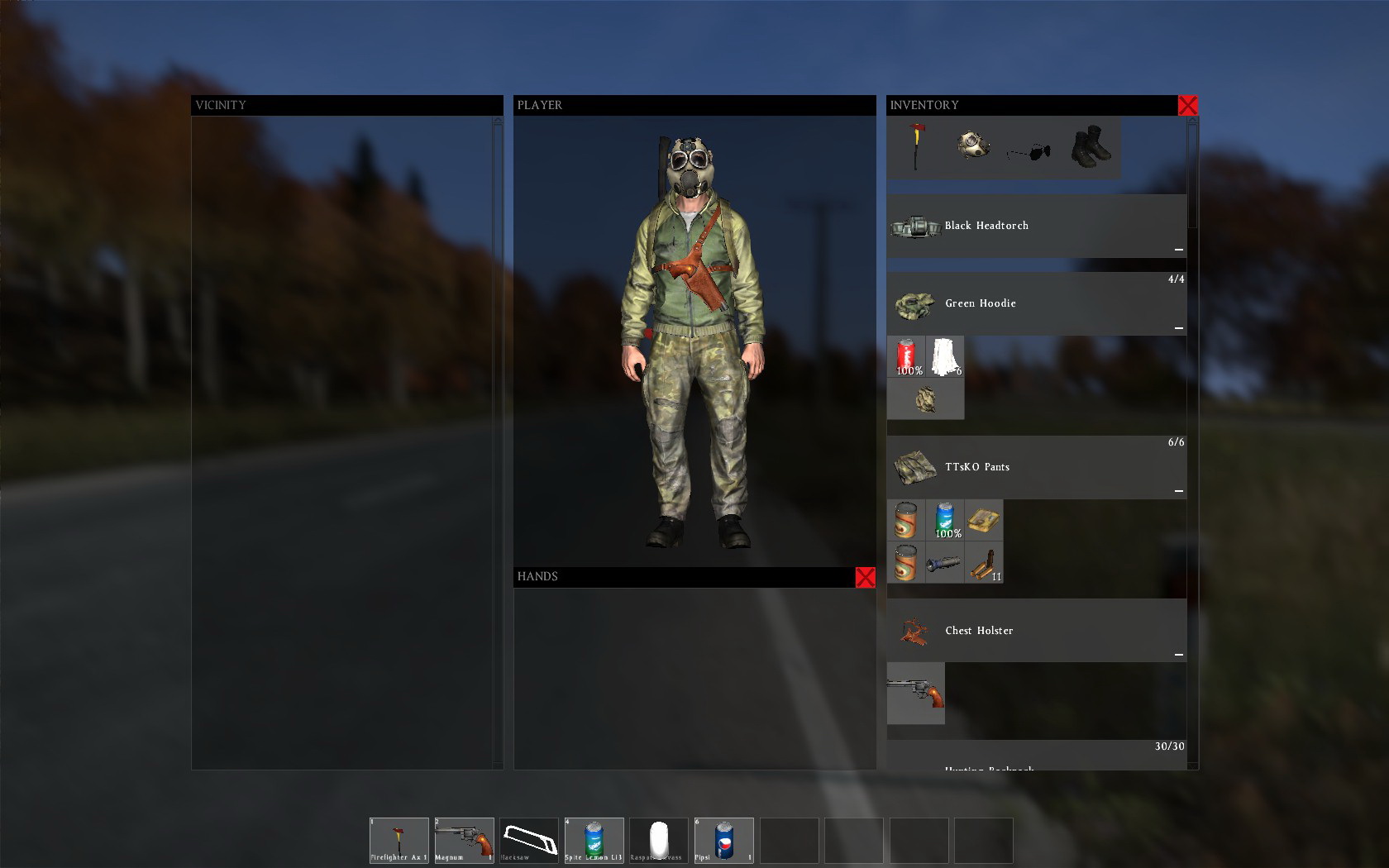1389x868 pixels.
Task: Select the Hacksaw hotbar slot
Action: 529,840
